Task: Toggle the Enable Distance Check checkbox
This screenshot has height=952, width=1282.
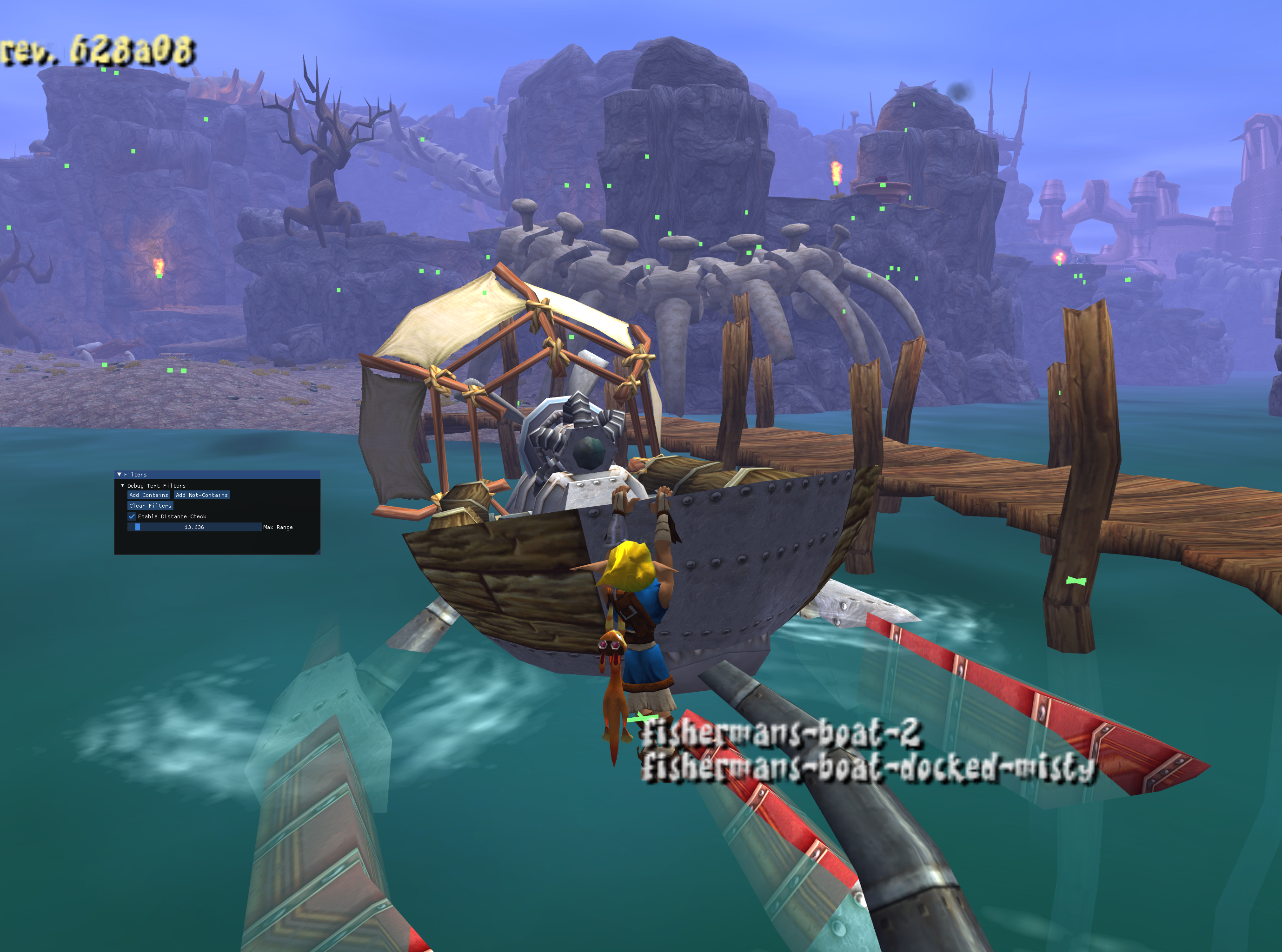Action: click(x=132, y=516)
